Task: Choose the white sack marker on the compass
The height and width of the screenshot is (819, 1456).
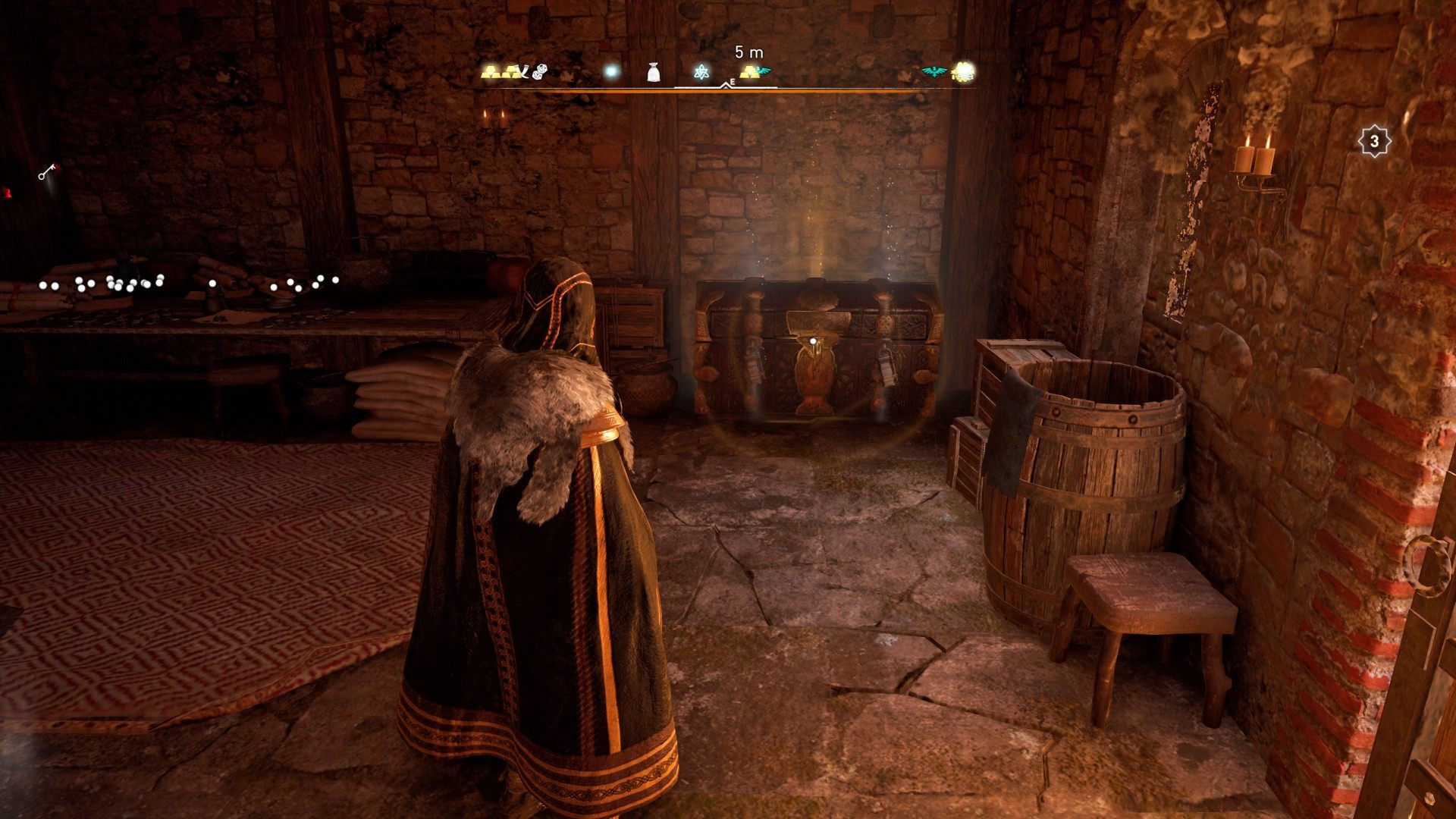Action: (x=654, y=72)
